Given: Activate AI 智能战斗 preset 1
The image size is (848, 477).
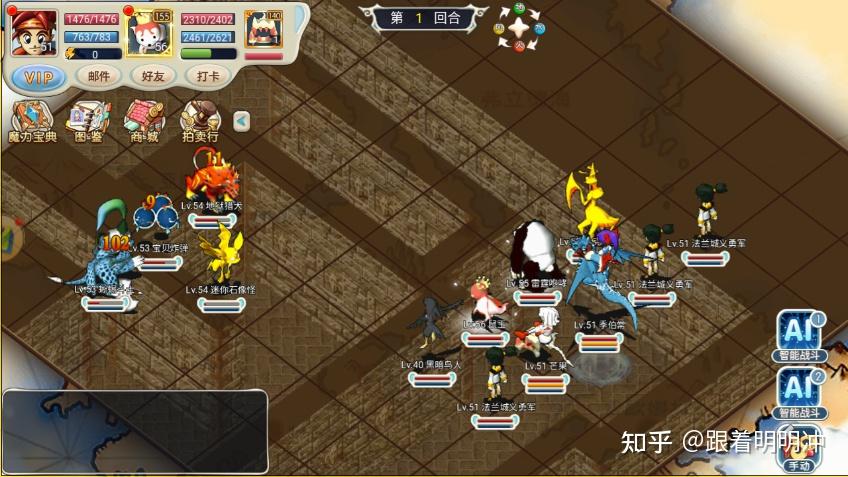Looking at the screenshot, I should 800,336.
